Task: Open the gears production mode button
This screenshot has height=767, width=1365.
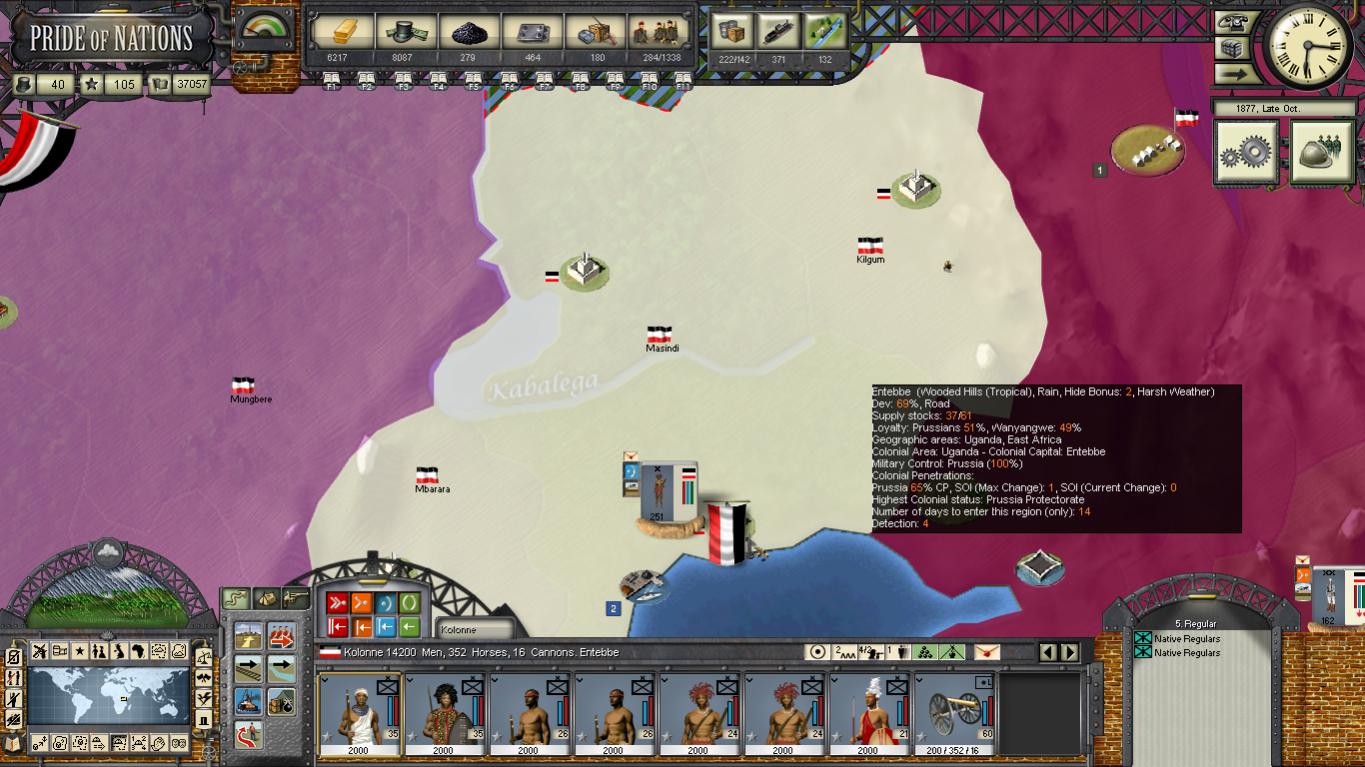Action: click(x=1246, y=152)
